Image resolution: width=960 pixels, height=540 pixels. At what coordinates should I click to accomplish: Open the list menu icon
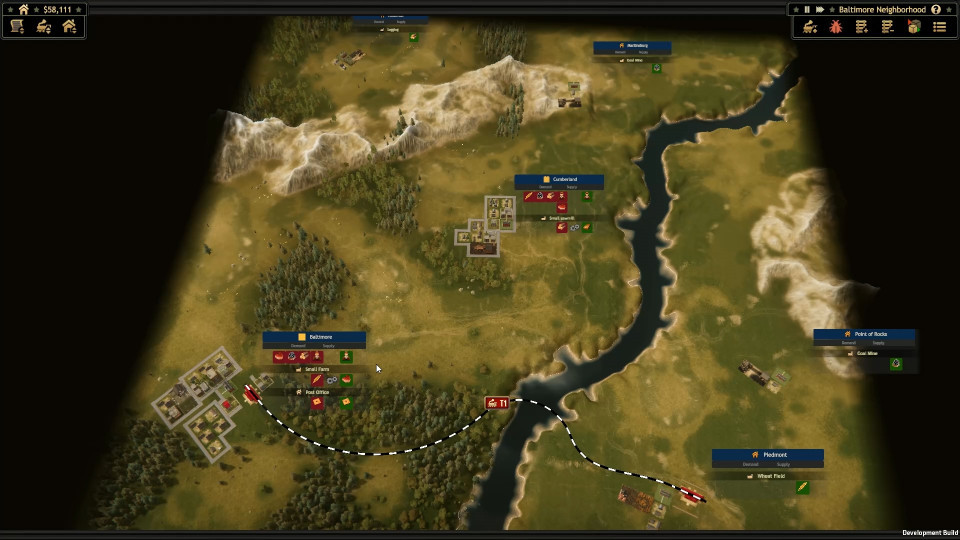(939, 27)
